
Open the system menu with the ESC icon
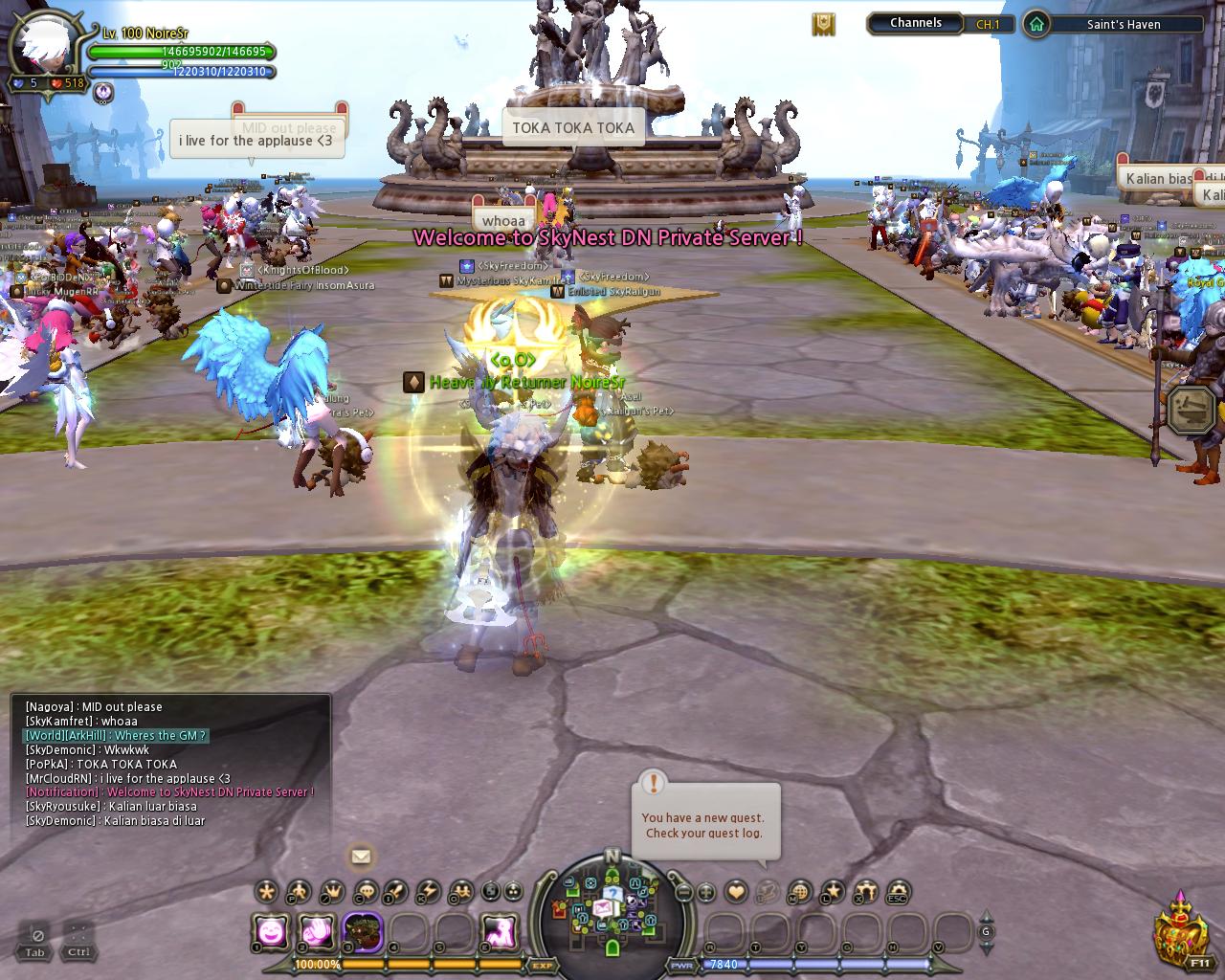tap(898, 892)
